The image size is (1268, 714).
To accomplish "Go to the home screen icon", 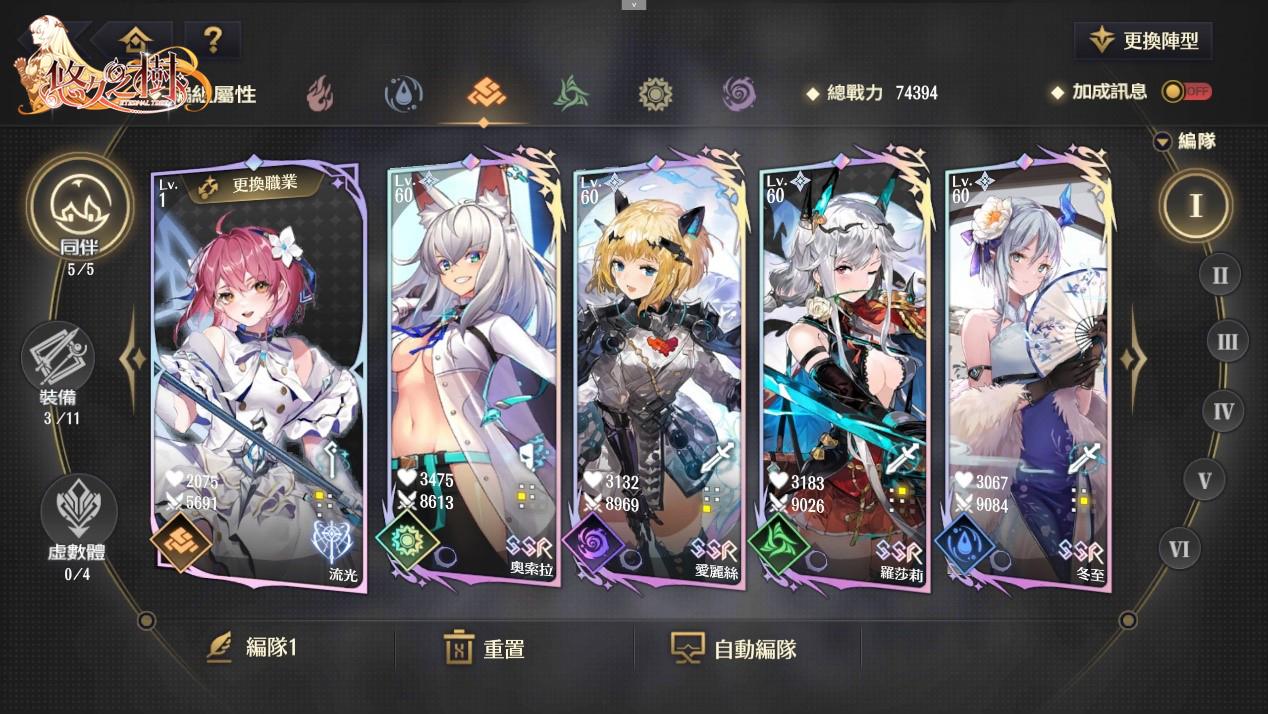I will pyautogui.click(x=136, y=40).
